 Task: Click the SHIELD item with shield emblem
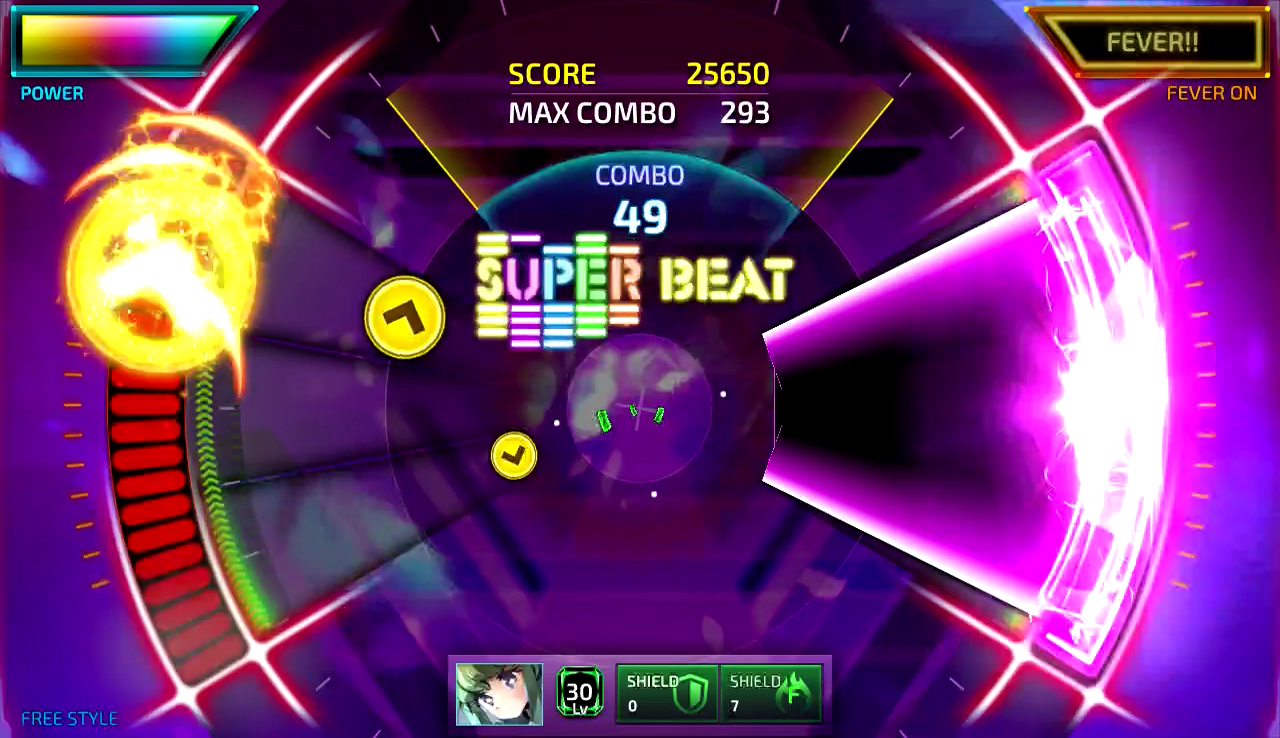click(x=667, y=692)
